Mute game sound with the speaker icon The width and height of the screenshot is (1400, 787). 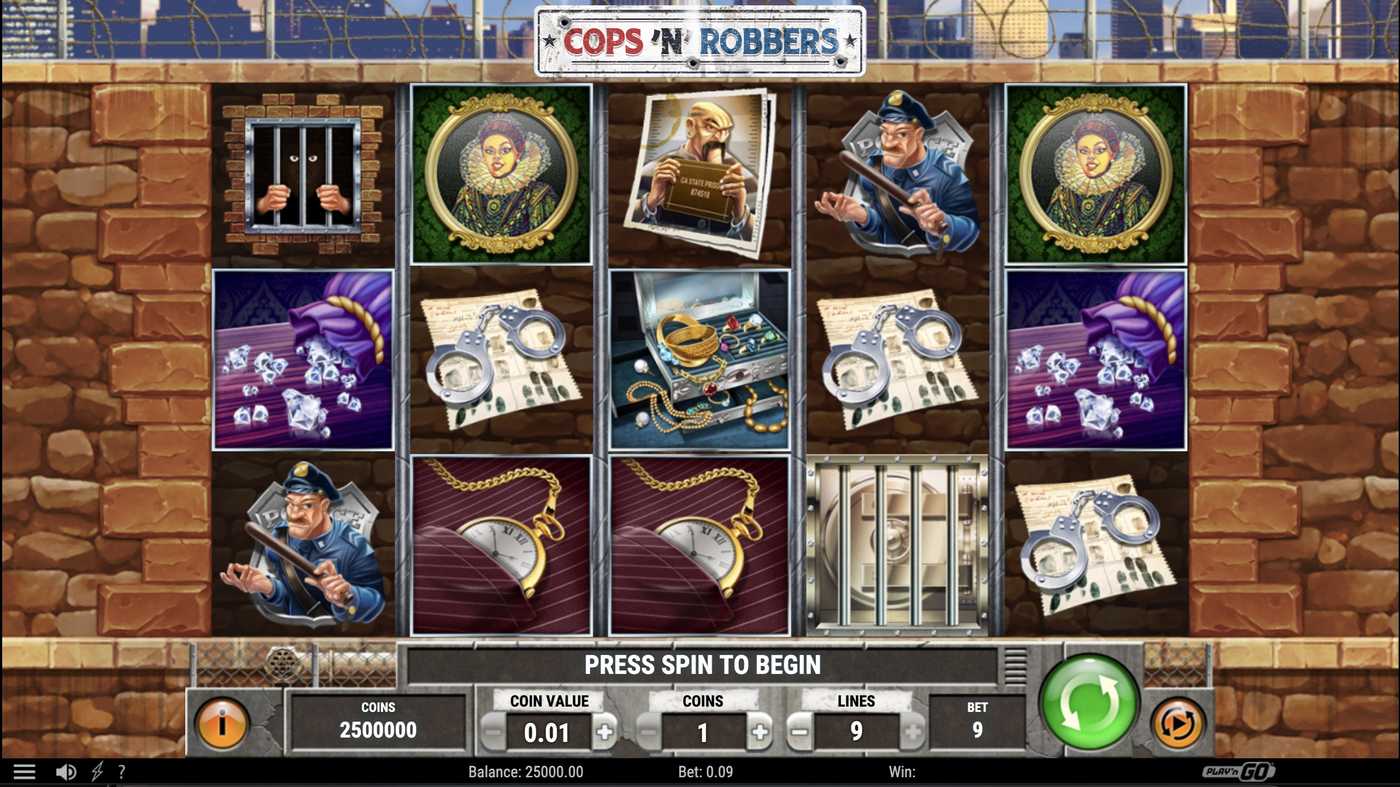click(x=66, y=770)
